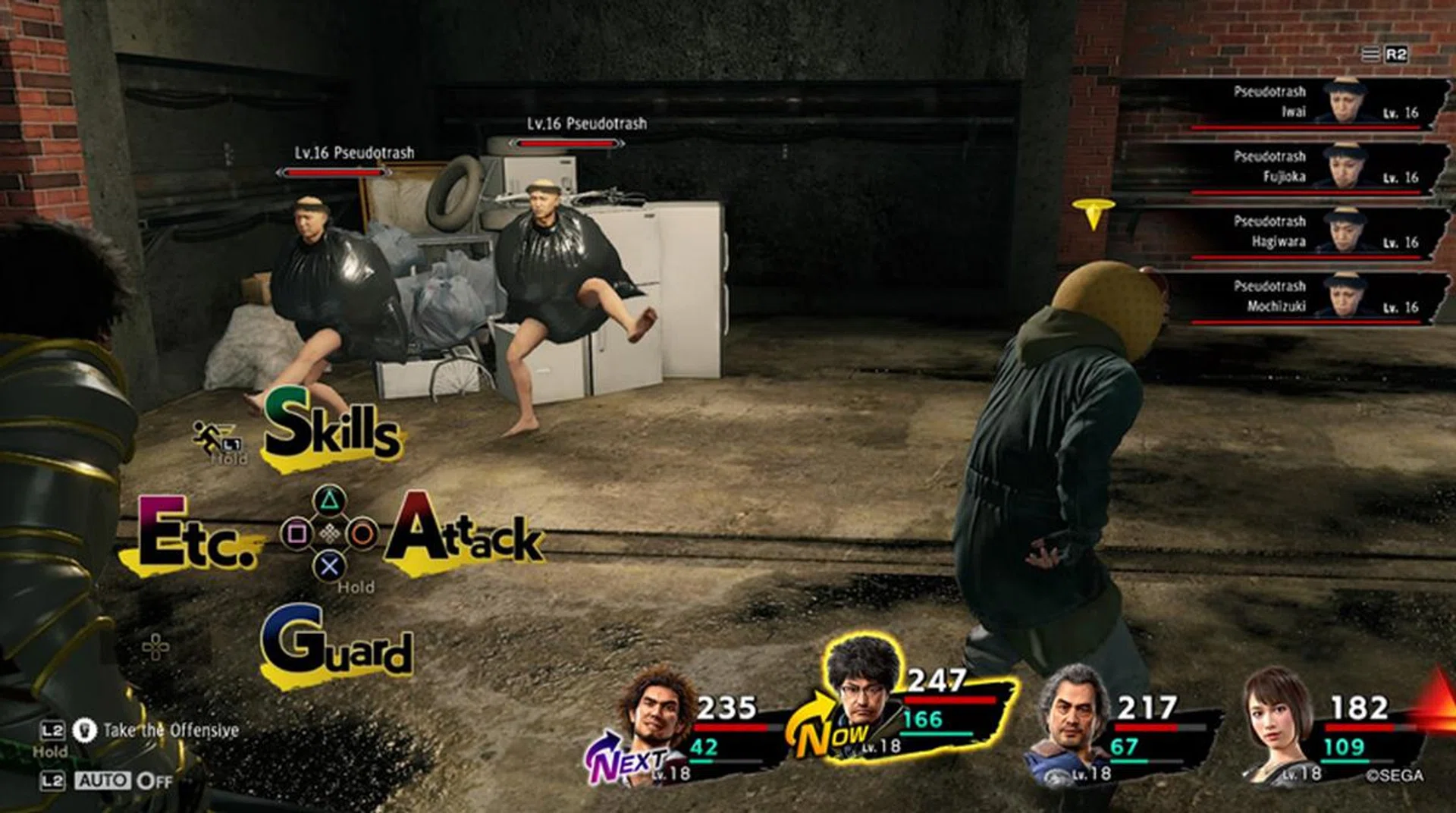Toggle the AUTO battle mode
The width and height of the screenshot is (1456, 813).
(x=102, y=780)
